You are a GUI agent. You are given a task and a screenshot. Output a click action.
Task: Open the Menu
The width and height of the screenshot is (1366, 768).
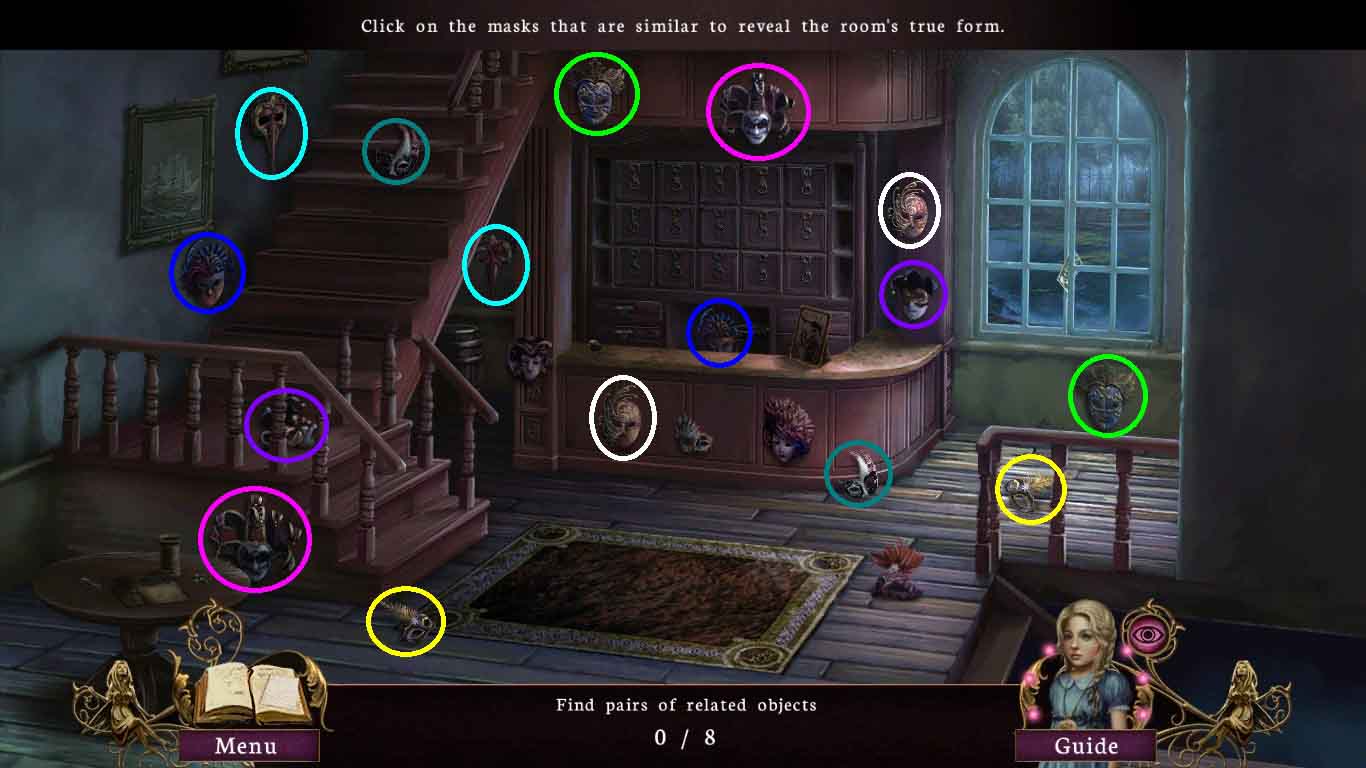tap(246, 745)
